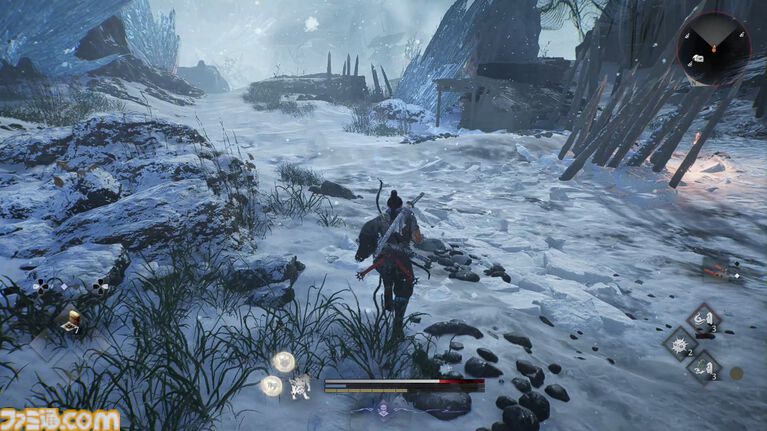Select the golden consumable item slot
Screen dimensions: 767x431
coord(72,320)
